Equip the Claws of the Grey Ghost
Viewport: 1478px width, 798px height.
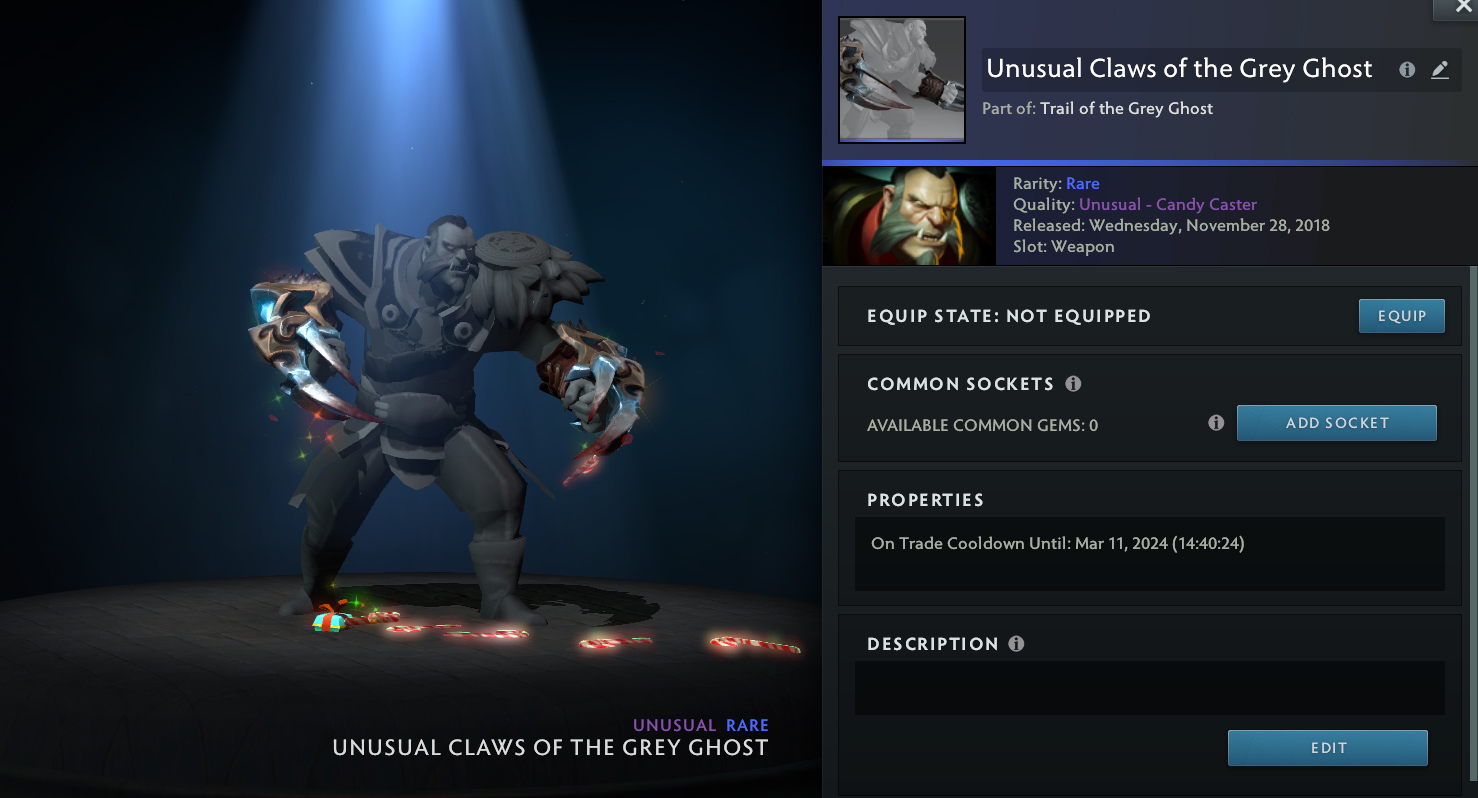[1401, 316]
